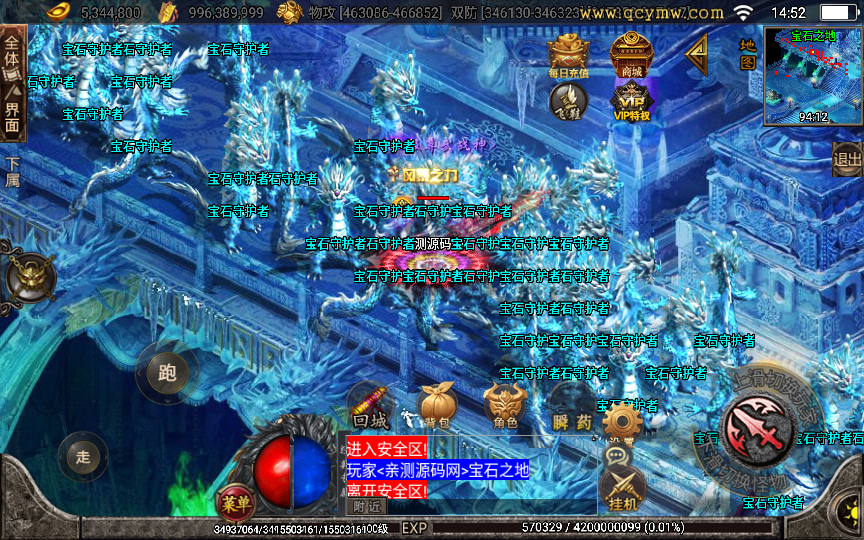Image resolution: width=864 pixels, height=540 pixels.
Task: Open the 界面 interface button
Action: coord(12,115)
